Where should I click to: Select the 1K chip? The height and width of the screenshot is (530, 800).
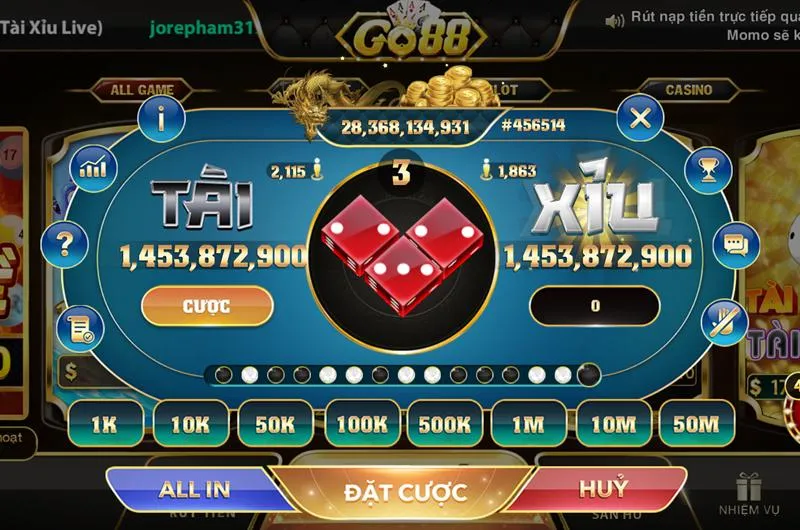point(104,424)
